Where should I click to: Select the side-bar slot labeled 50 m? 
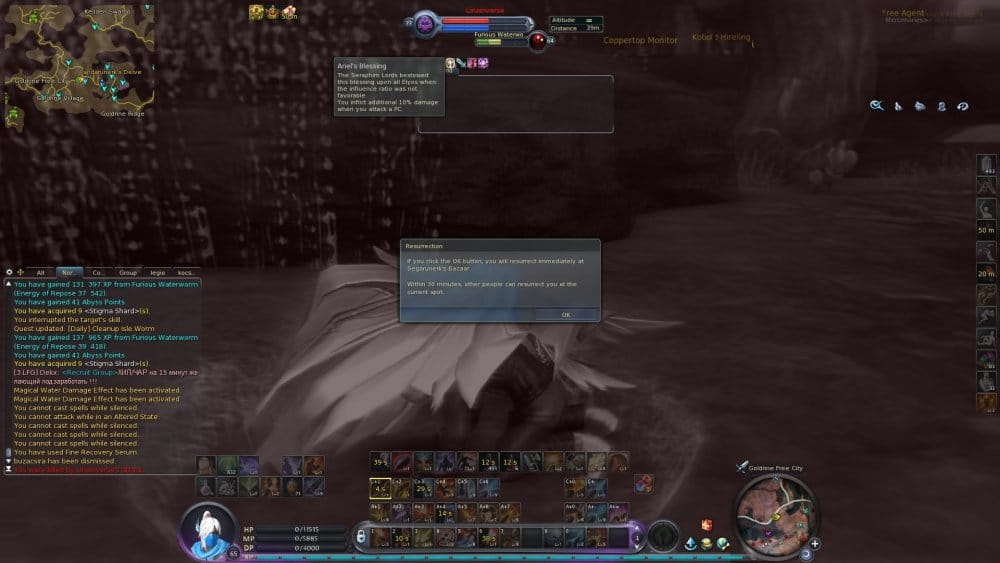pyautogui.click(x=986, y=229)
